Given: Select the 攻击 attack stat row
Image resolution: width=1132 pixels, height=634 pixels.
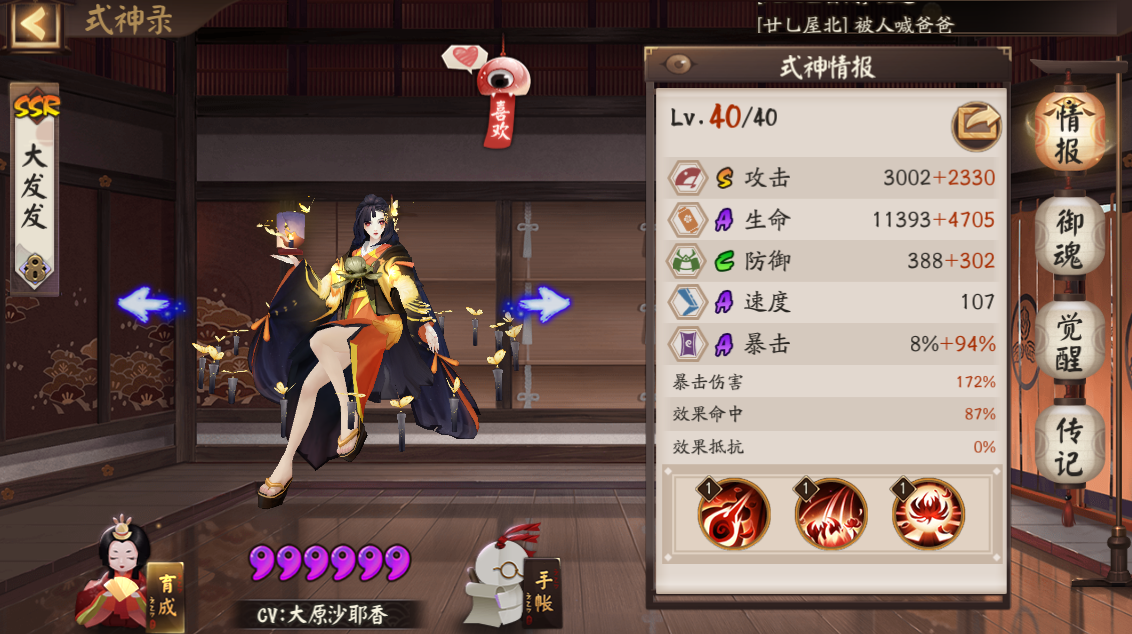Looking at the screenshot, I should 832,179.
